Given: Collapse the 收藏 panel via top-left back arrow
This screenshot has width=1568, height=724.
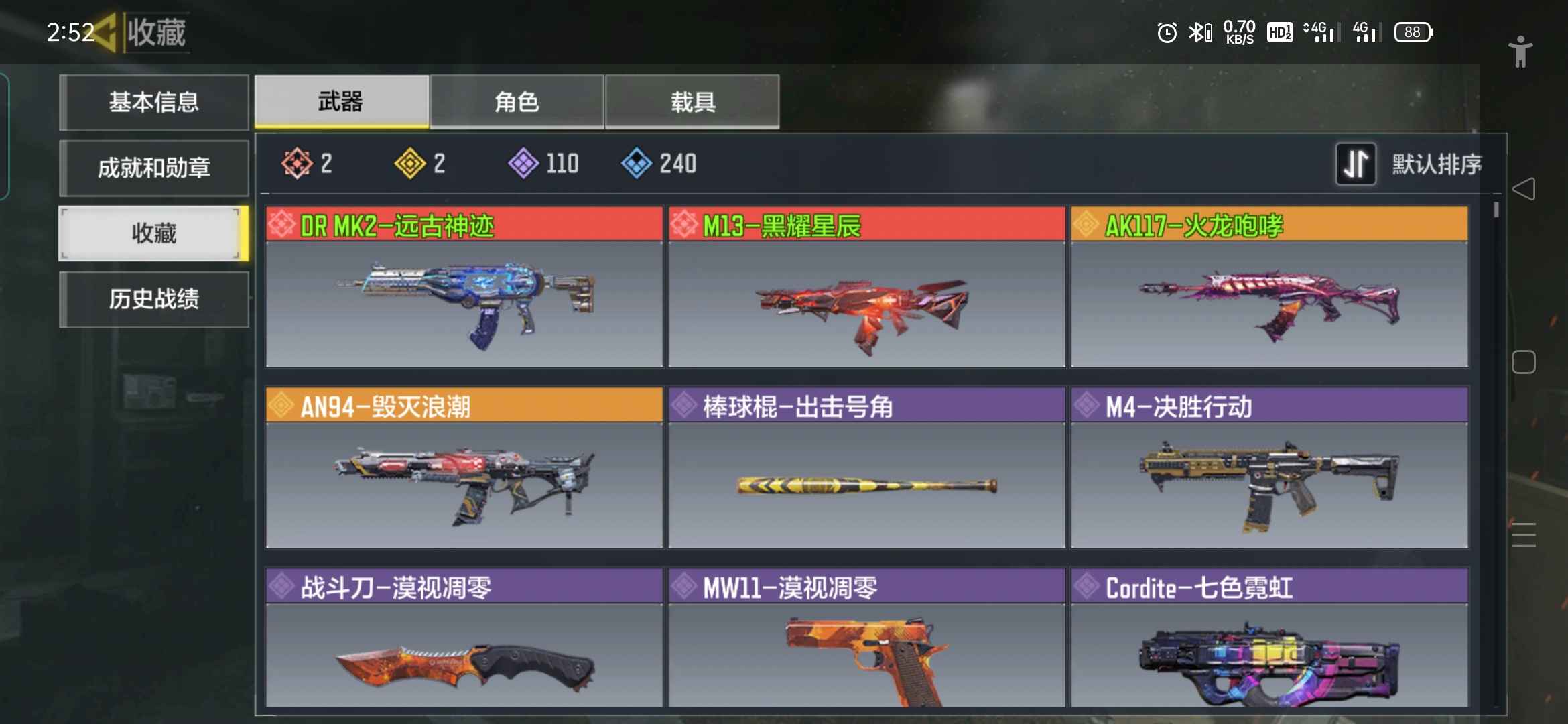Looking at the screenshot, I should 107,32.
